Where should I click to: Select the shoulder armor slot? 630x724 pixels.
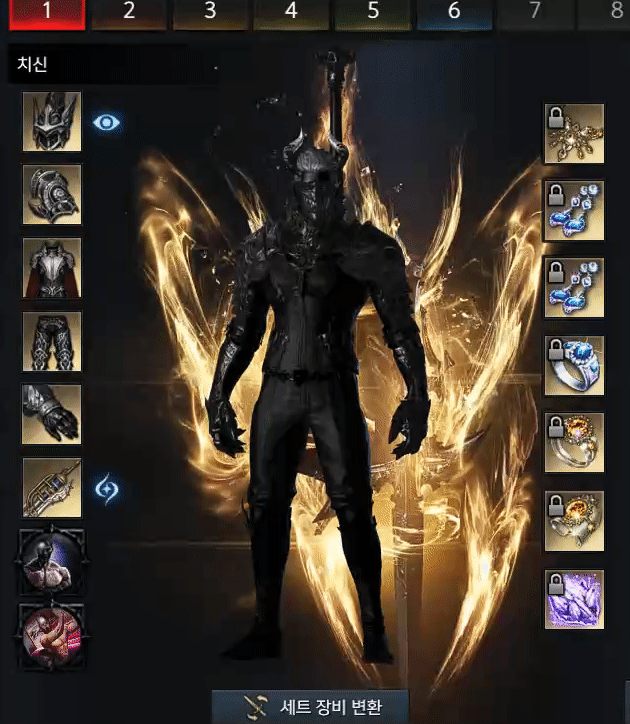point(52,195)
